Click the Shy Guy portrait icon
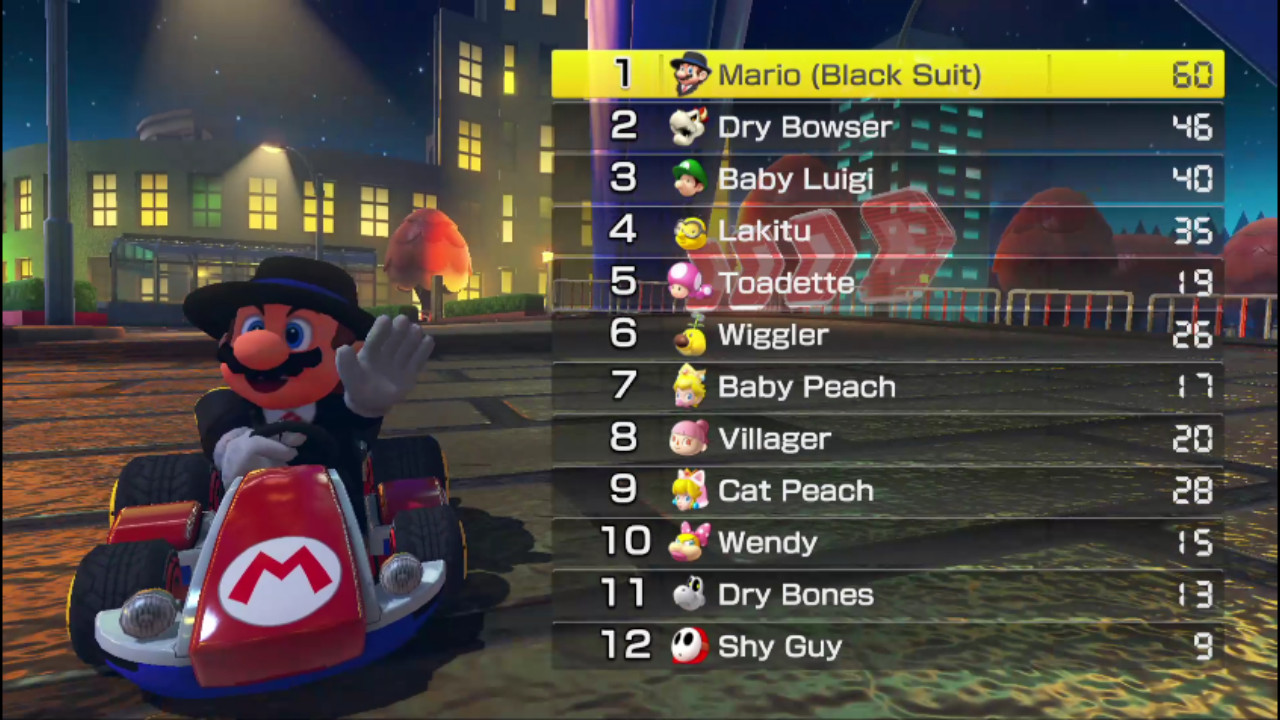This screenshot has width=1280, height=720. 690,646
